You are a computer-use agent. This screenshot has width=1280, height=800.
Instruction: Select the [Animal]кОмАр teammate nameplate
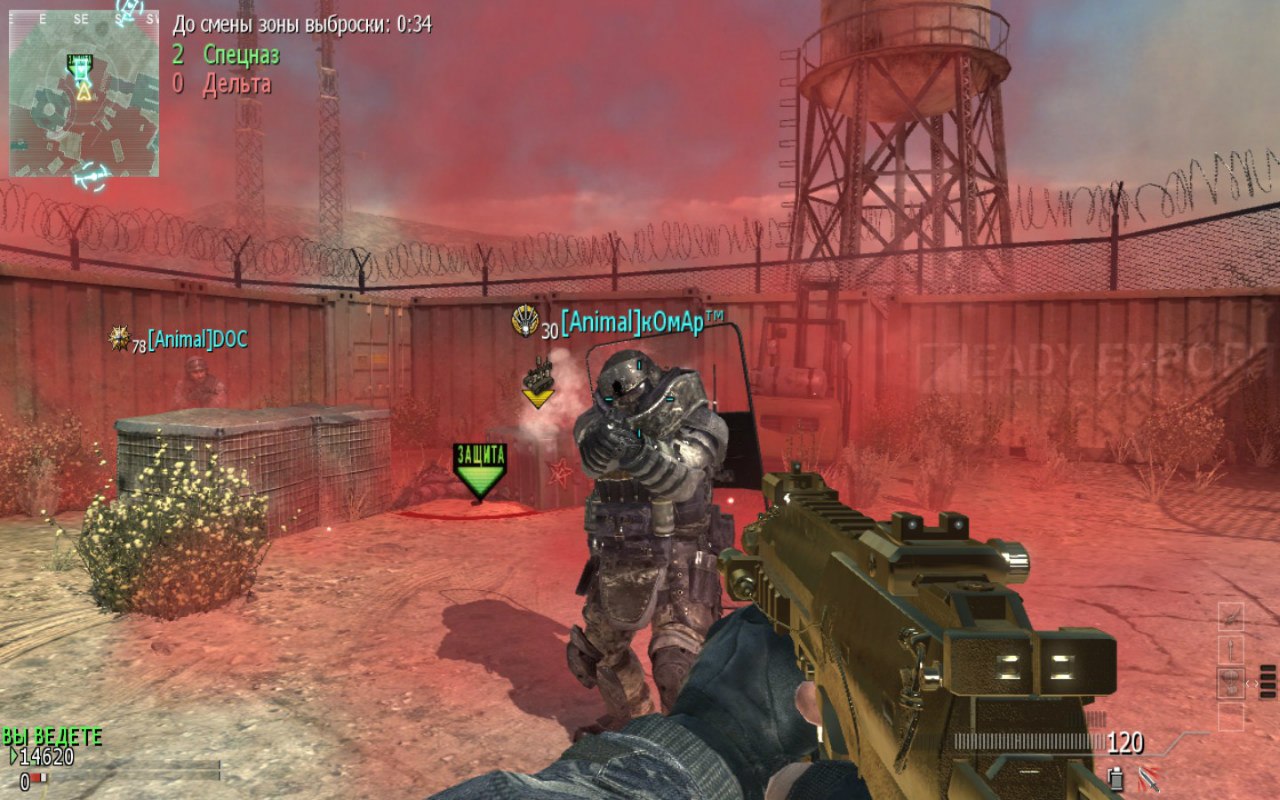tap(642, 322)
